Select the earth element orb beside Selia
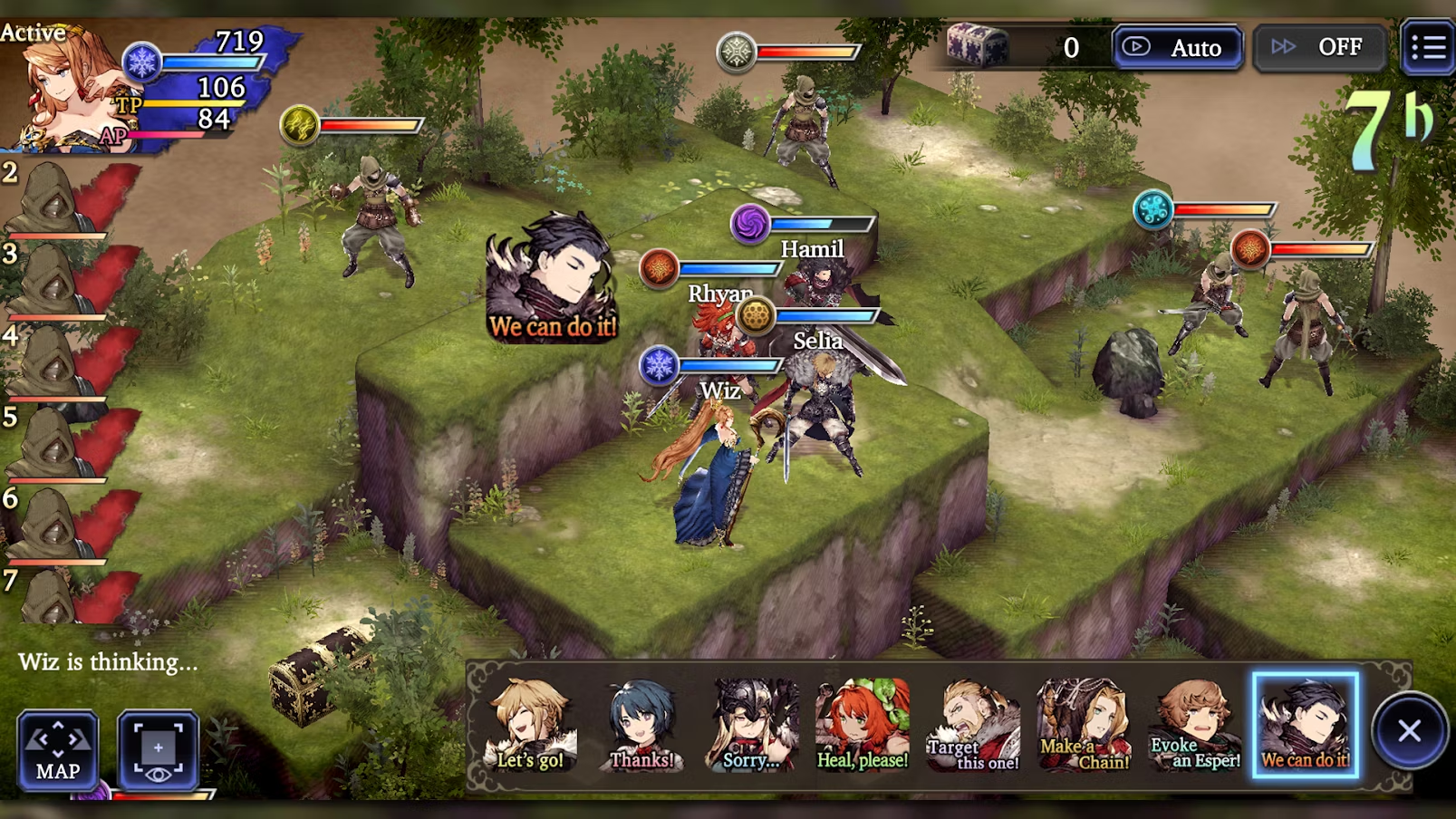Image resolution: width=1456 pixels, height=819 pixels. [757, 316]
